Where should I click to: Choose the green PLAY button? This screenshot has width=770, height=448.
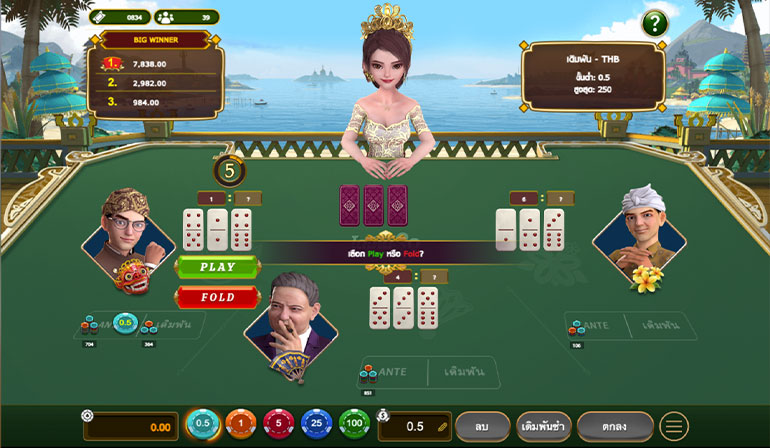click(217, 267)
